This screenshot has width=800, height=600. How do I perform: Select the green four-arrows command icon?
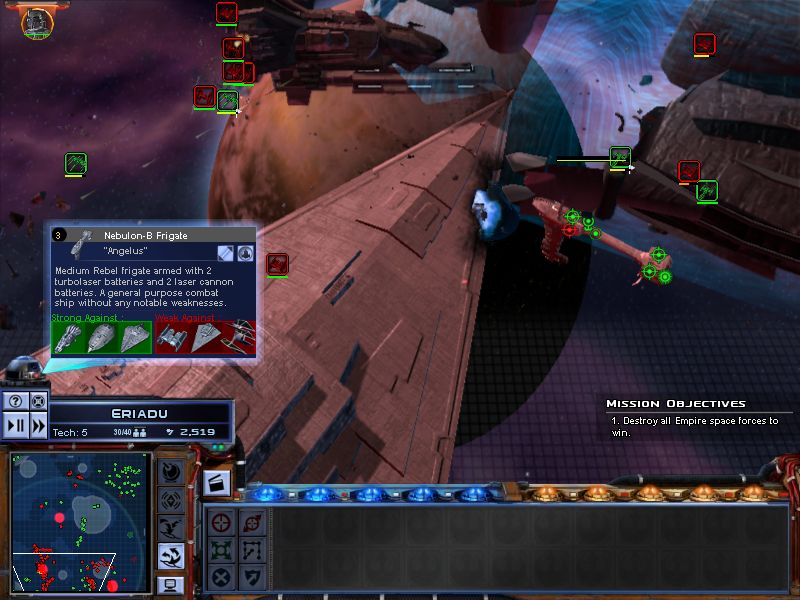coord(222,549)
